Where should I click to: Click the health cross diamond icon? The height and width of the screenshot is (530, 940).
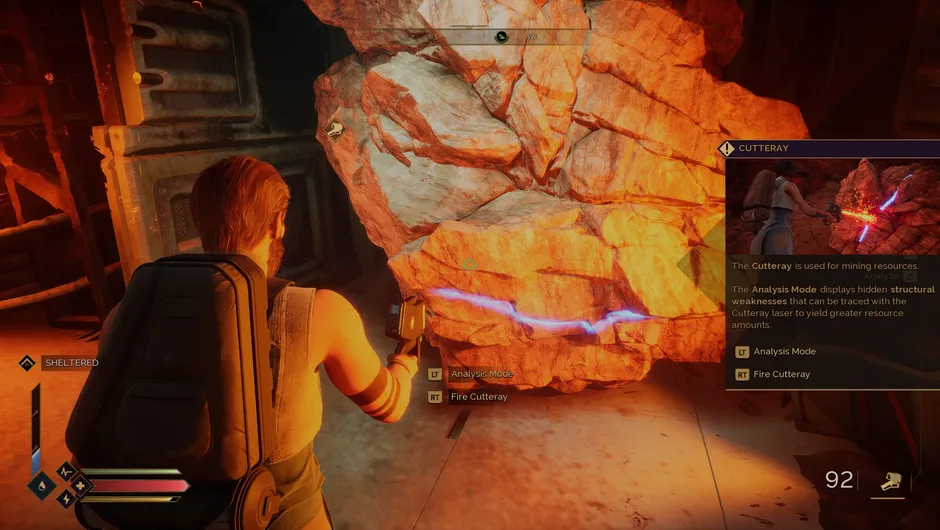[80, 486]
